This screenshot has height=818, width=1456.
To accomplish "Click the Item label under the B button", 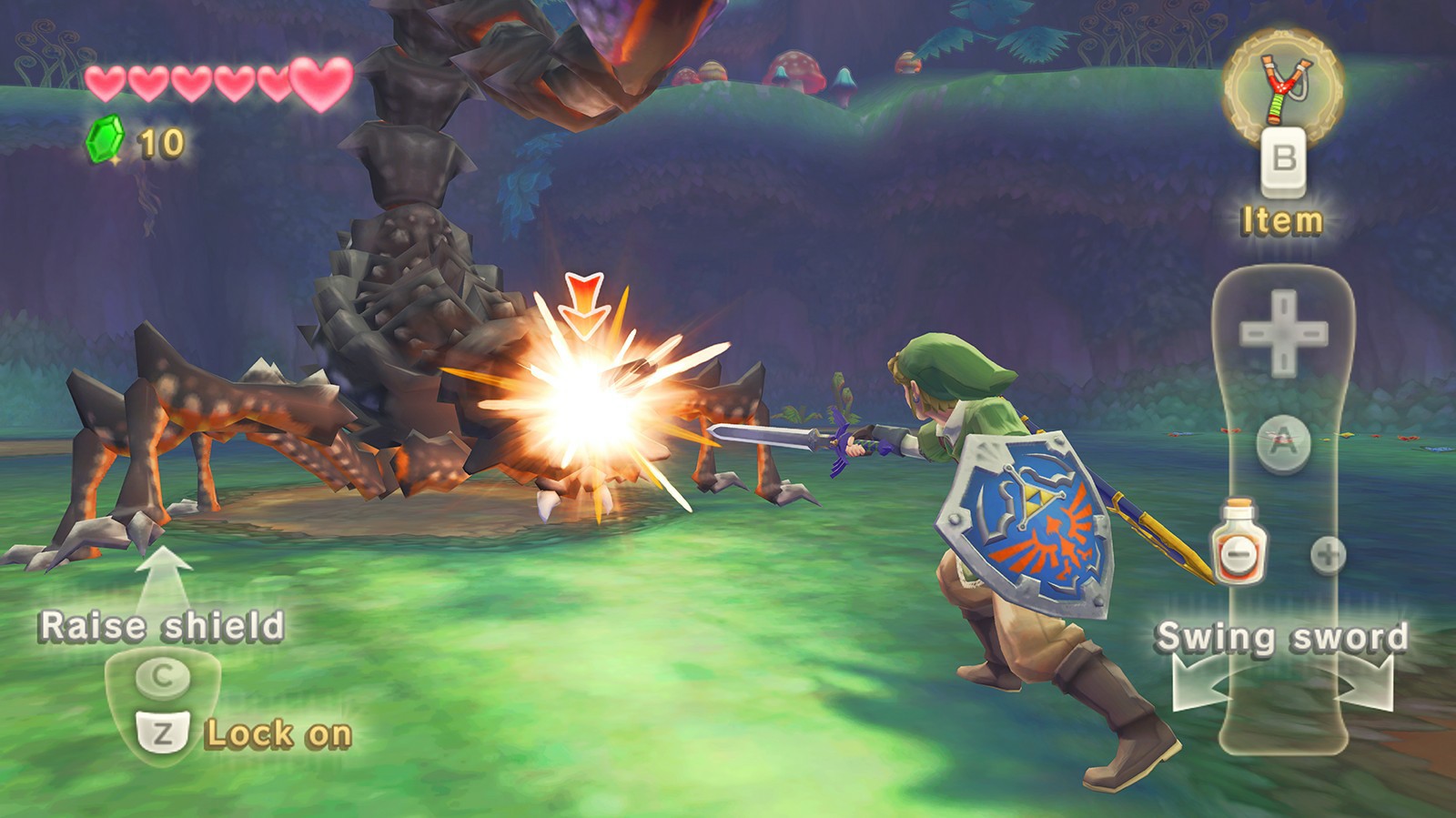I will pos(1282,218).
